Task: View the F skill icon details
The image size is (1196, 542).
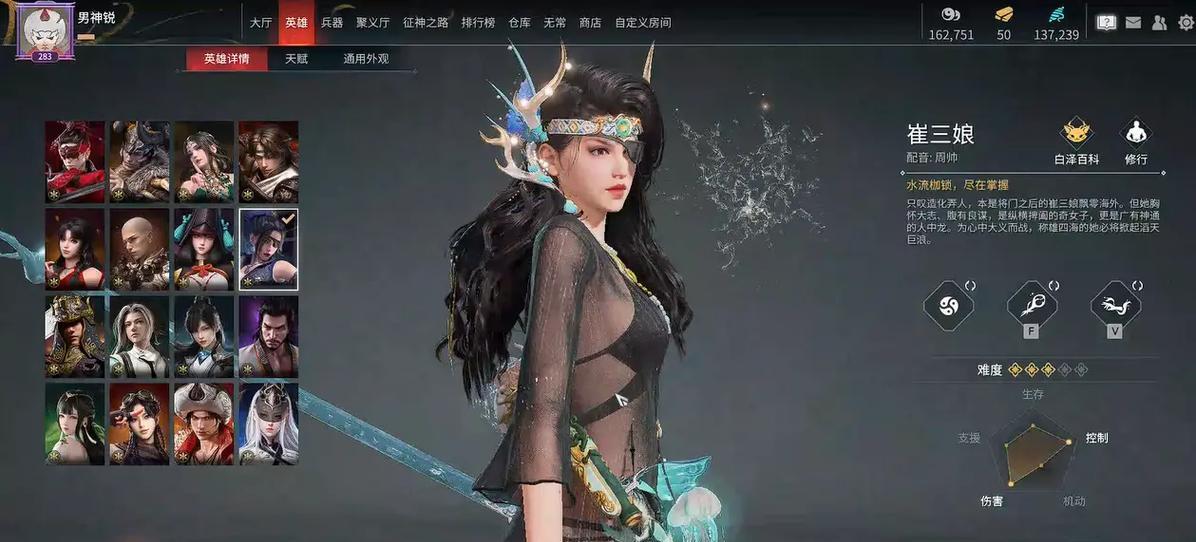Action: (1032, 306)
